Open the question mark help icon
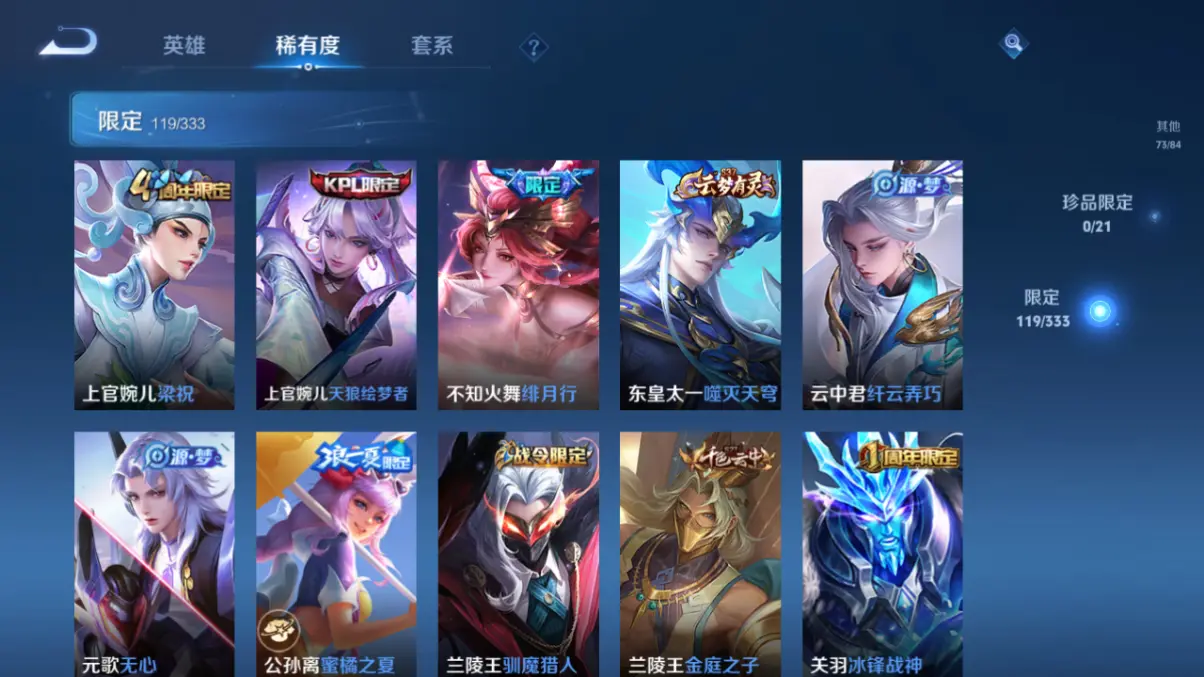This screenshot has height=677, width=1204. 534,47
